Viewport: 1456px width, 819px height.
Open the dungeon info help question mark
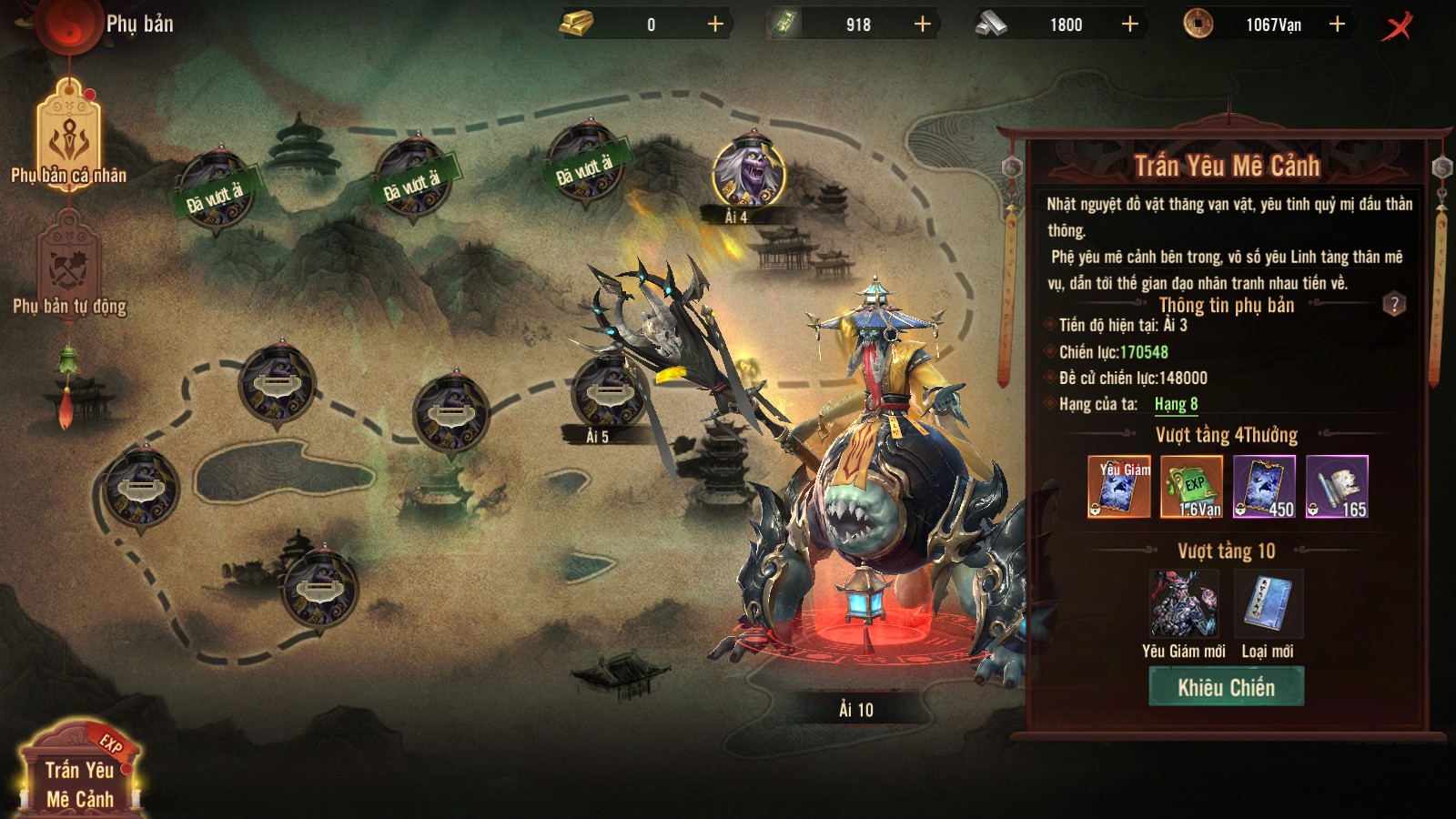point(1394,304)
